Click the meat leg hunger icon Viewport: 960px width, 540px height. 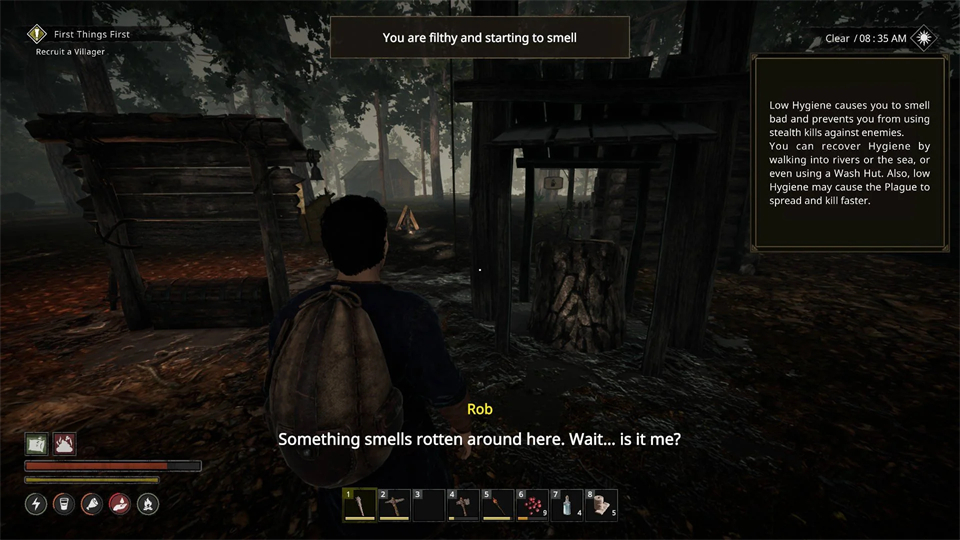pyautogui.click(x=91, y=504)
